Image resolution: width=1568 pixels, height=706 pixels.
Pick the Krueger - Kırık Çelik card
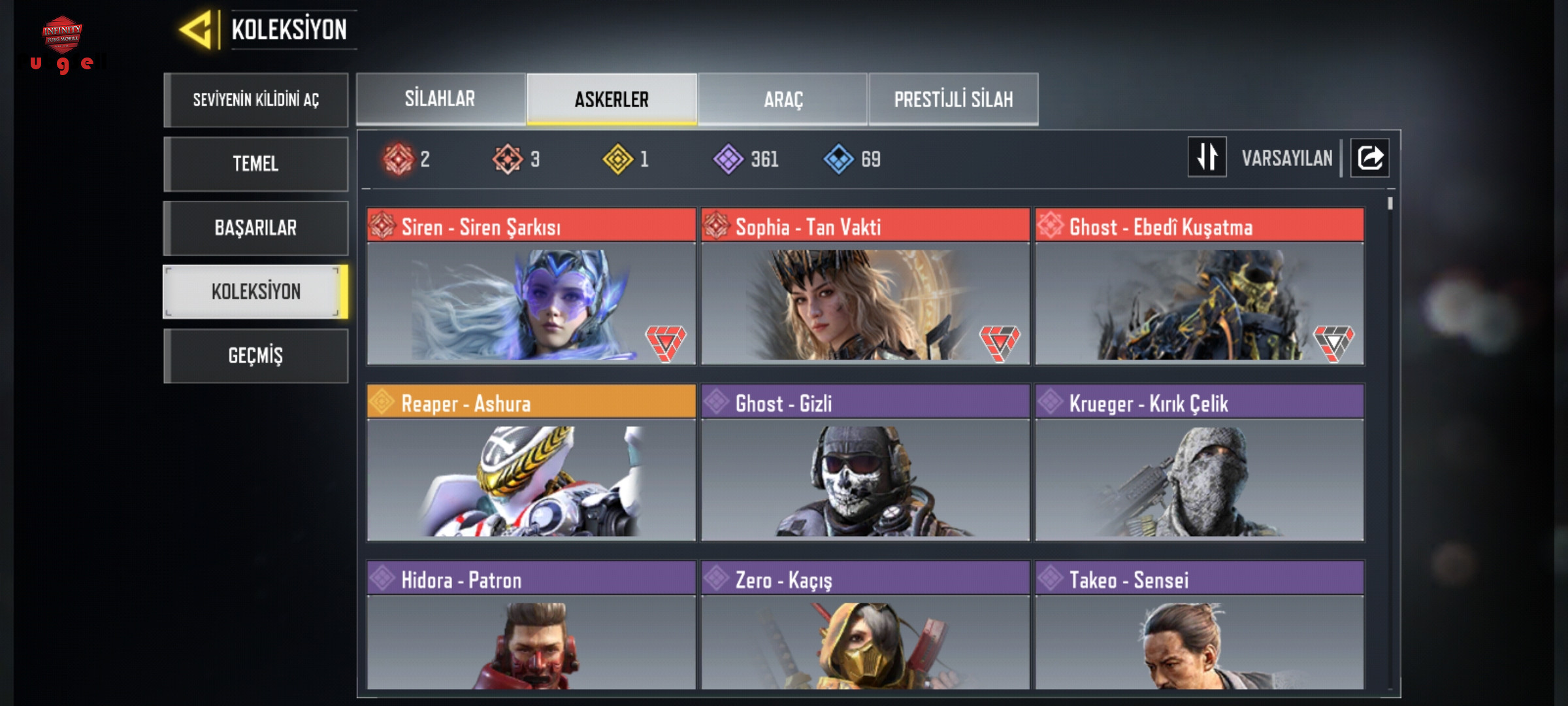point(1200,463)
